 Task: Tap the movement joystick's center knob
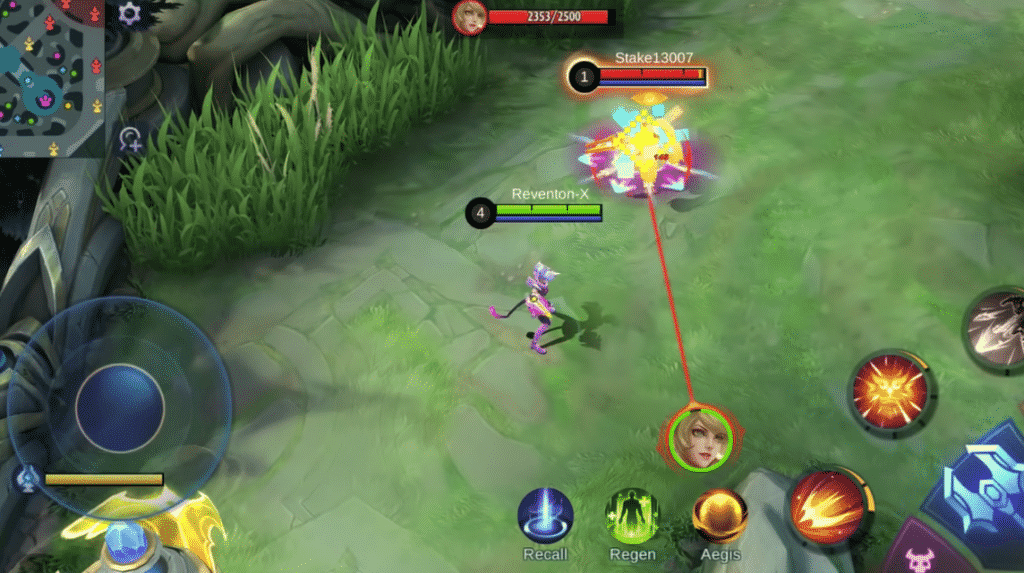(x=120, y=408)
